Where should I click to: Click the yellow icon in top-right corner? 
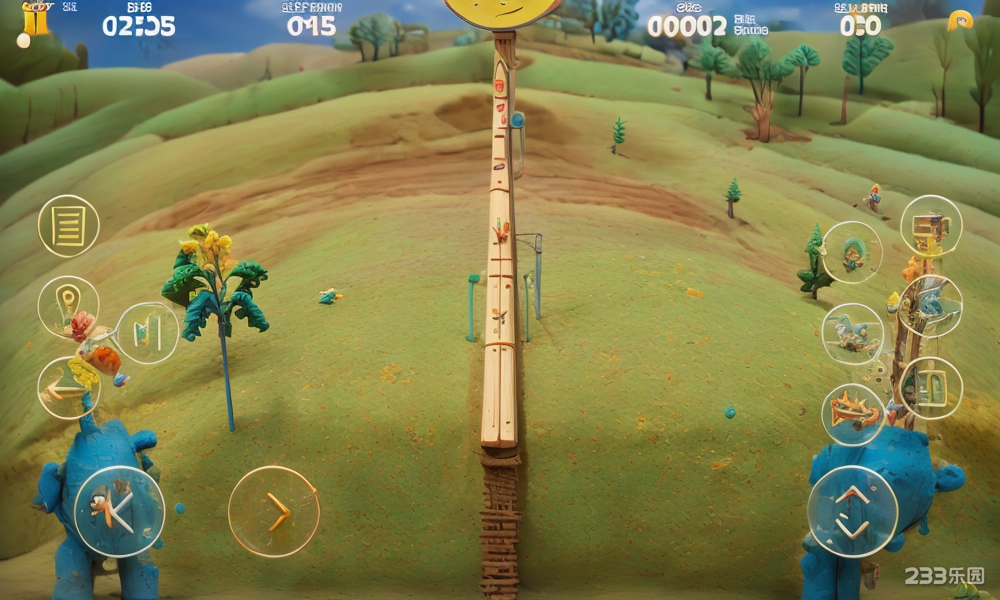(x=960, y=21)
